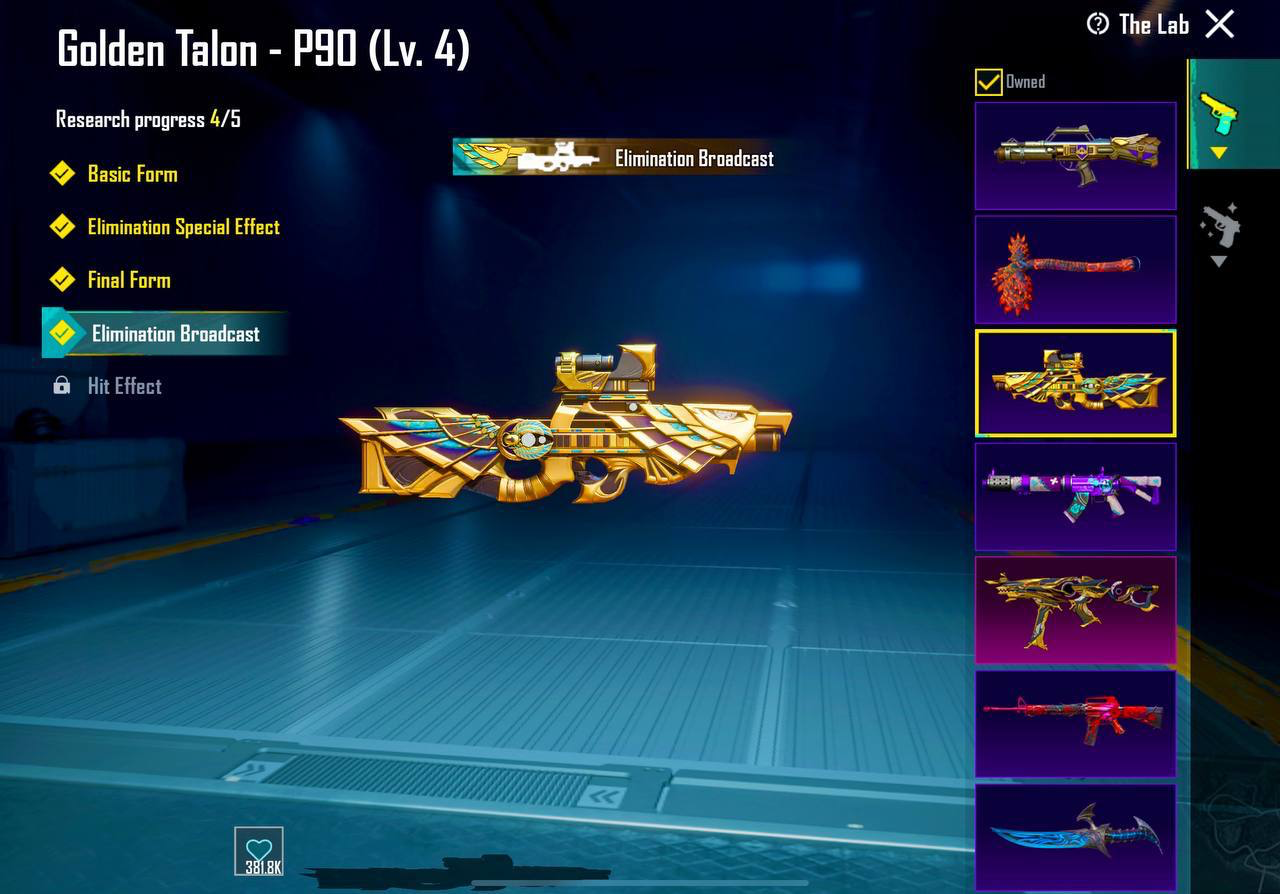Select the Basic Form research stage

click(x=132, y=174)
